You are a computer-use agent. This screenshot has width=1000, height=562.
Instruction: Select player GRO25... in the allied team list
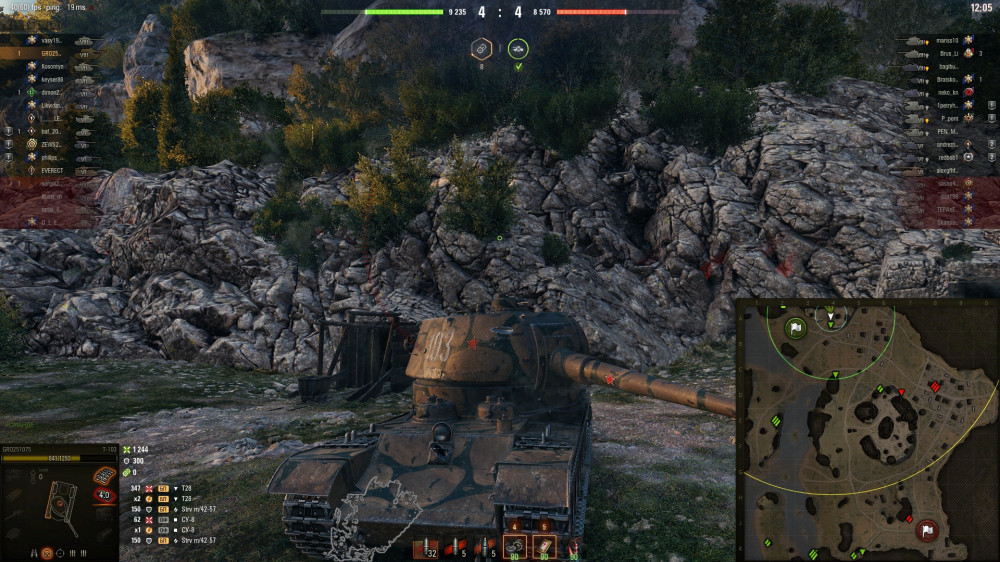51,53
